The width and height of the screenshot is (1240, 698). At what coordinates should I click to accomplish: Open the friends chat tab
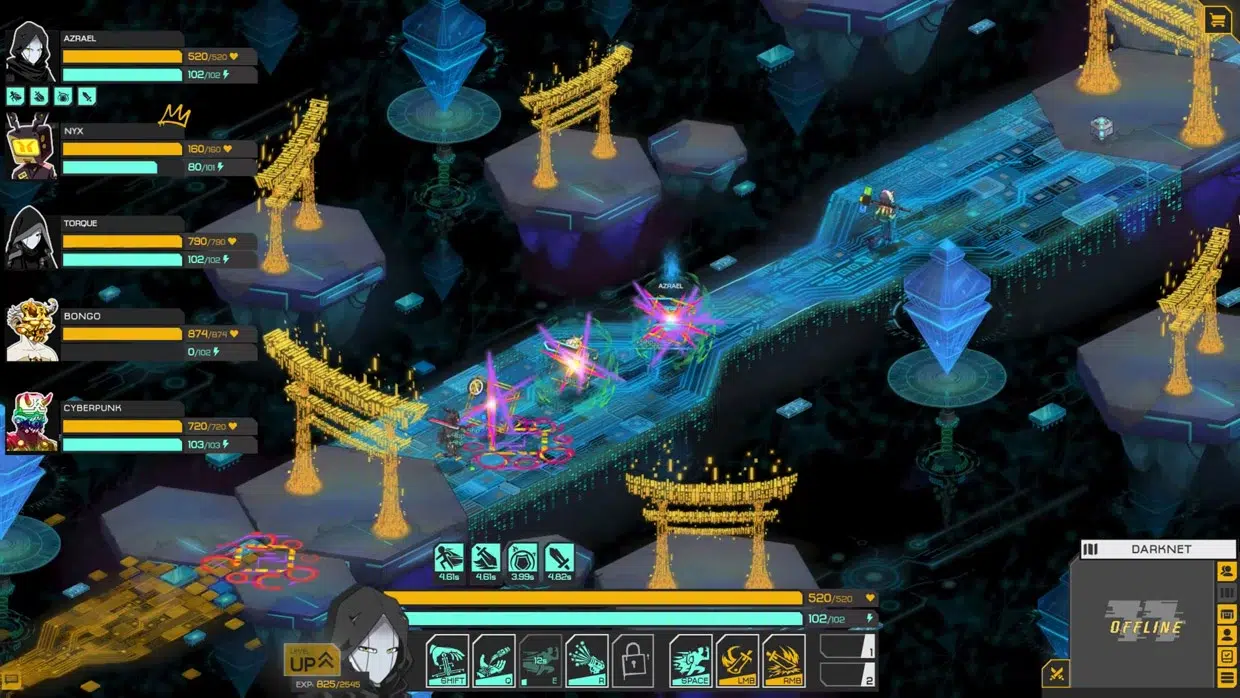coord(1226,571)
